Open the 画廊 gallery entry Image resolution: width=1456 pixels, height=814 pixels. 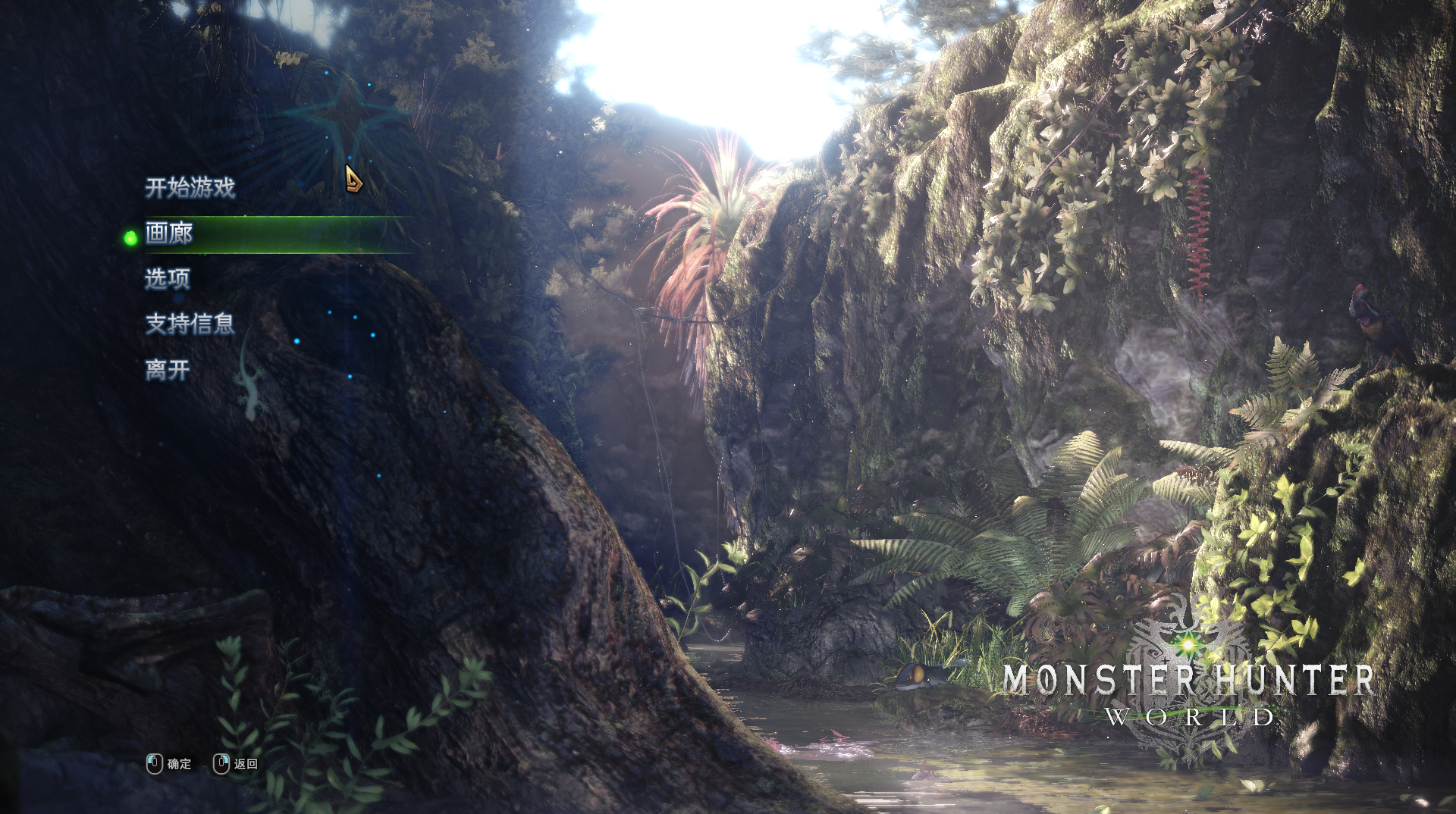tap(169, 233)
